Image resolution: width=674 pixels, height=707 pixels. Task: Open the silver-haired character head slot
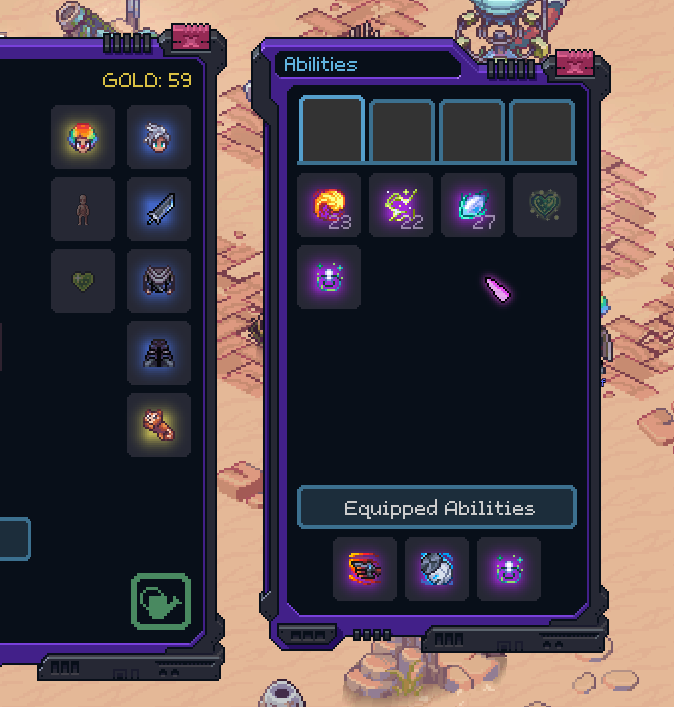pos(159,137)
